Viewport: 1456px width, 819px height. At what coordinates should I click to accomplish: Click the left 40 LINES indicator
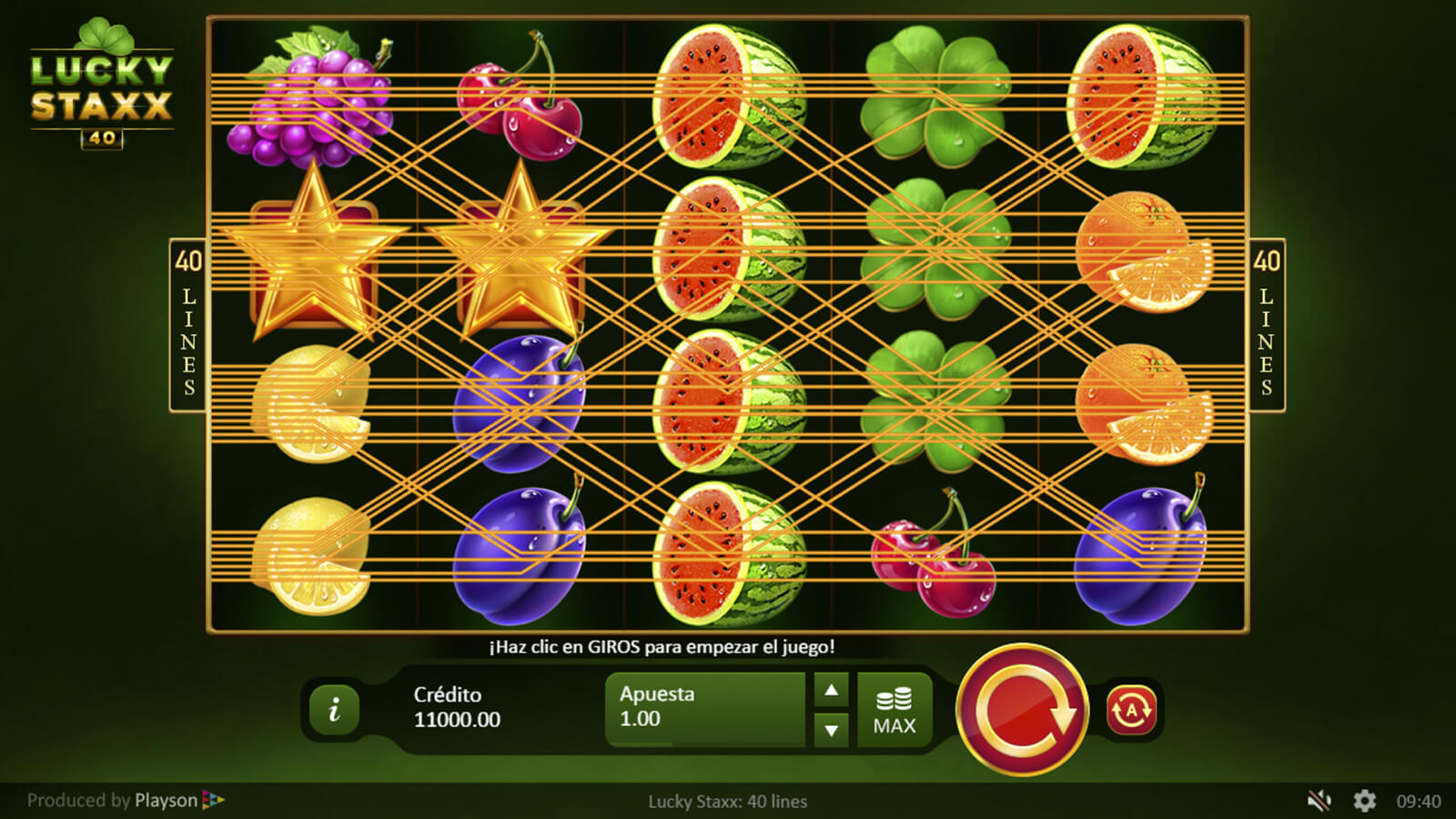(x=188, y=325)
